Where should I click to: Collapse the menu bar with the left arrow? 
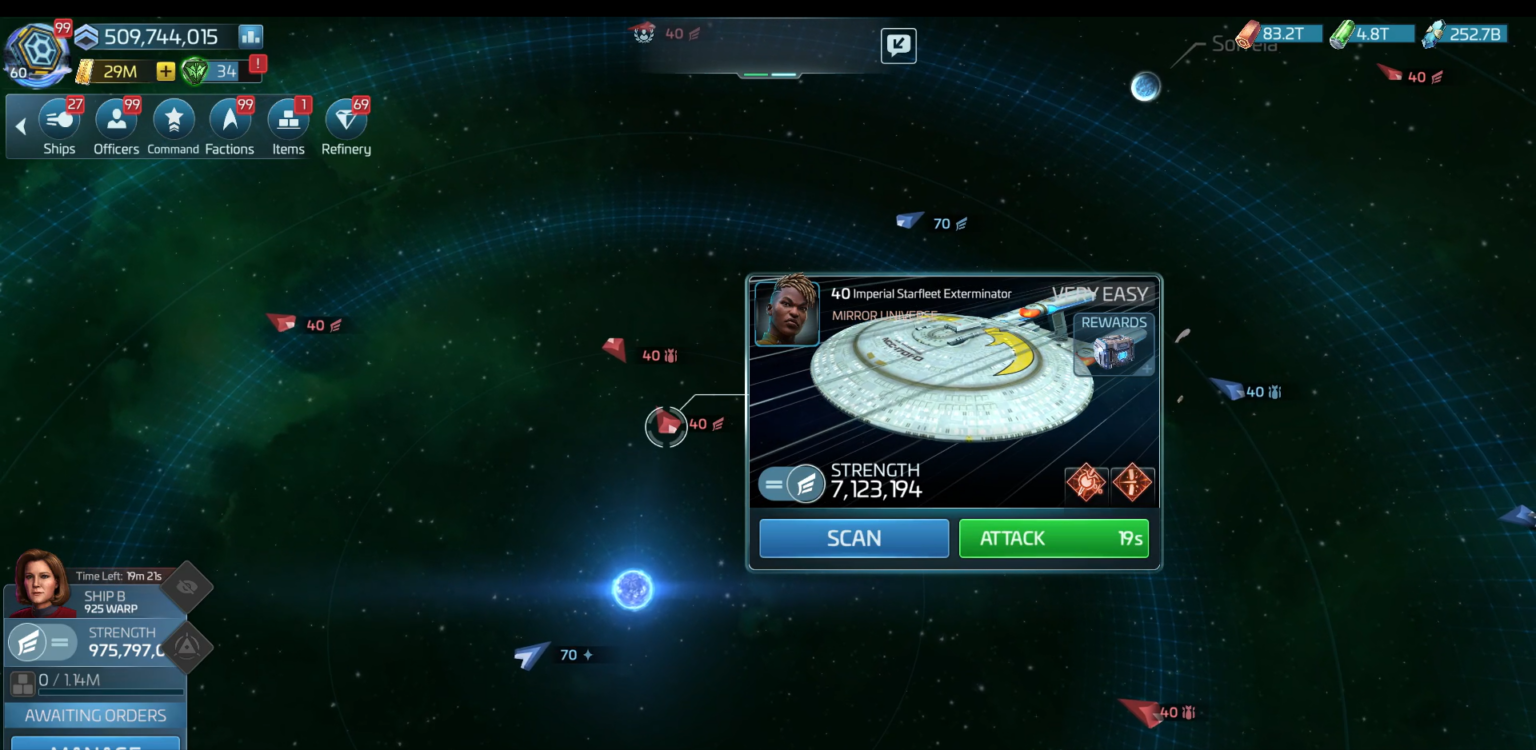20,127
